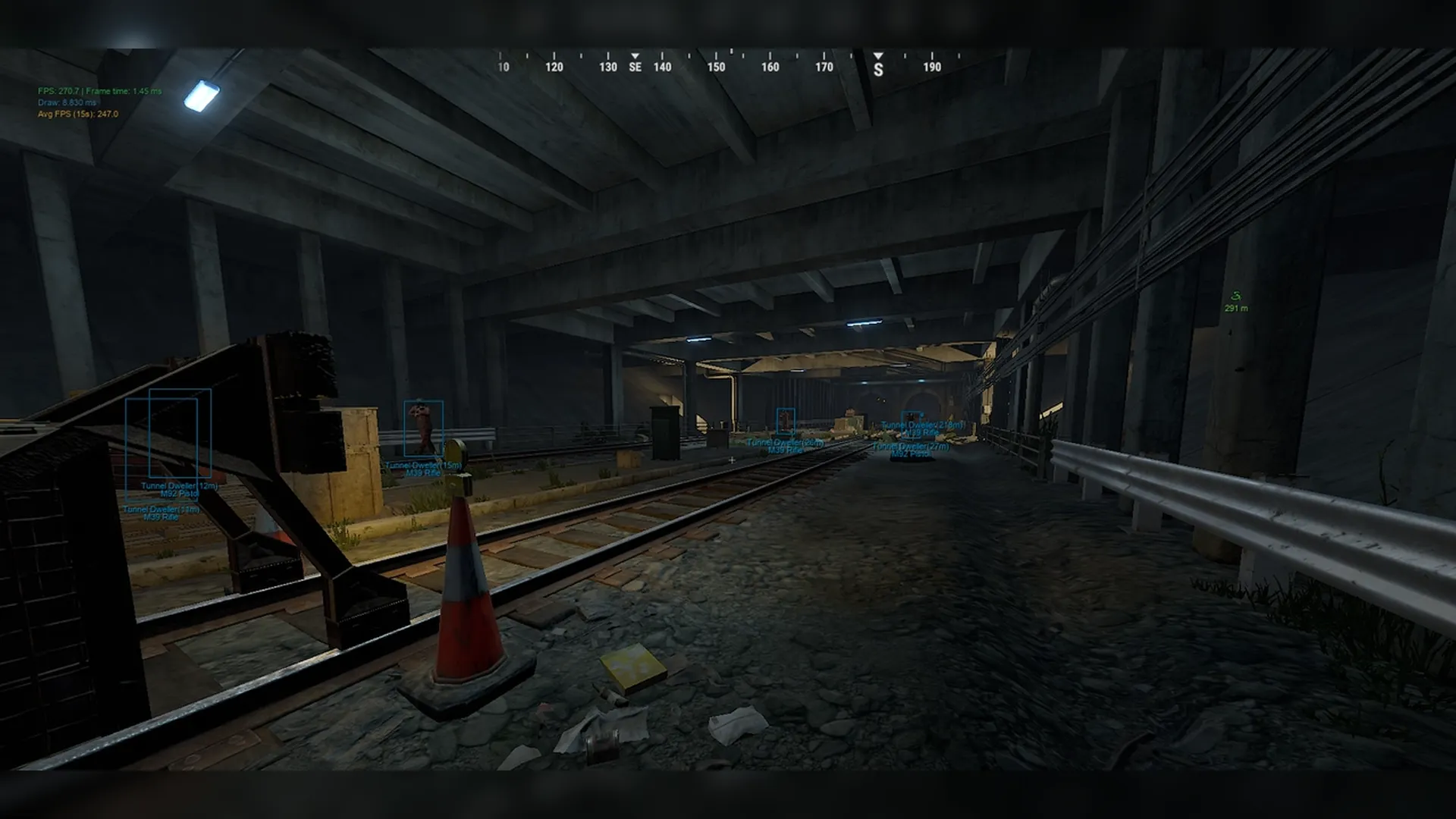Click the S heading on the compass bar
Viewport: 1456px width, 819px height.
pyautogui.click(x=878, y=70)
